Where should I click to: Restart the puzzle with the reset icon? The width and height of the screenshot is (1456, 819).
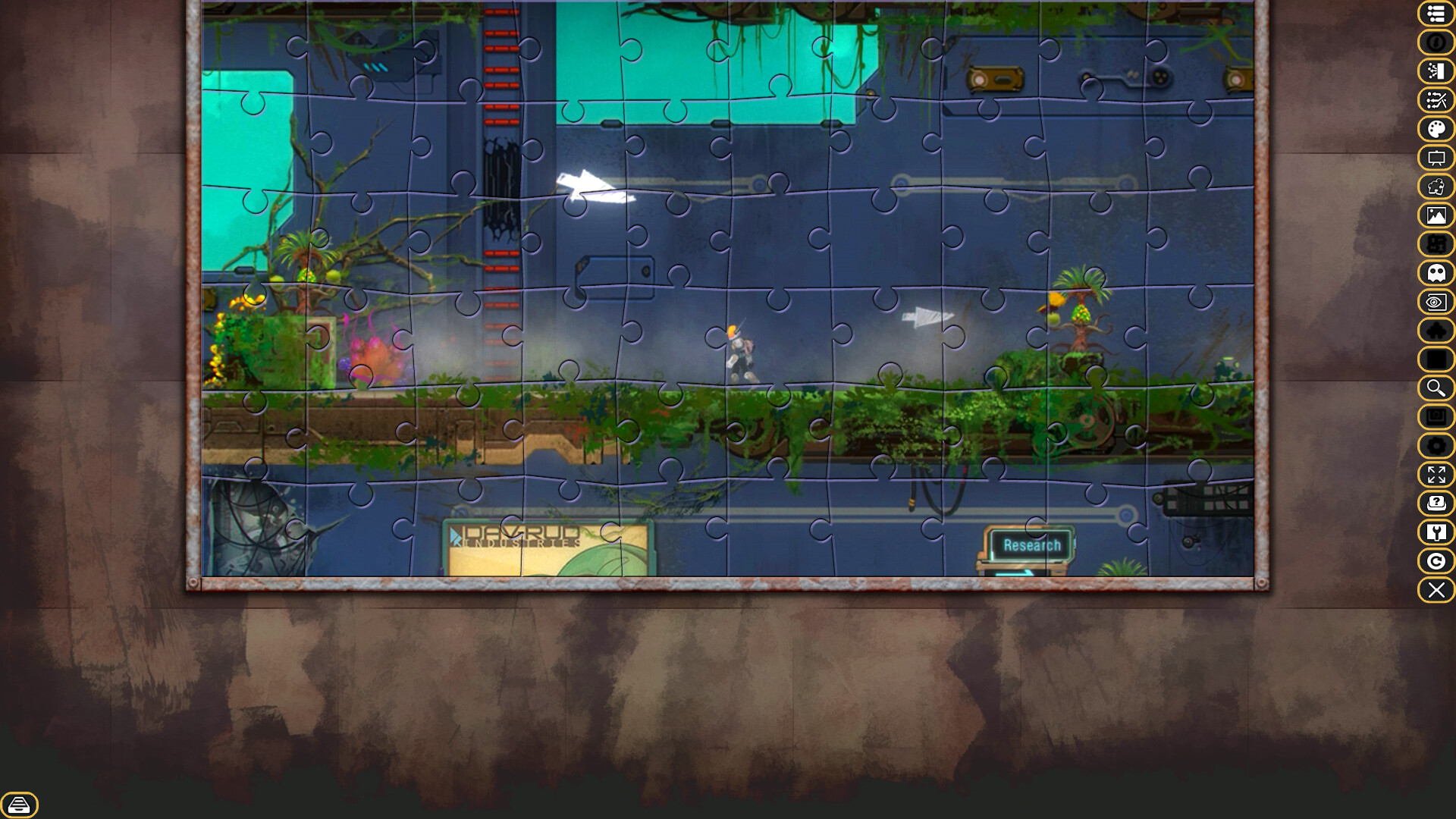pos(1436,561)
